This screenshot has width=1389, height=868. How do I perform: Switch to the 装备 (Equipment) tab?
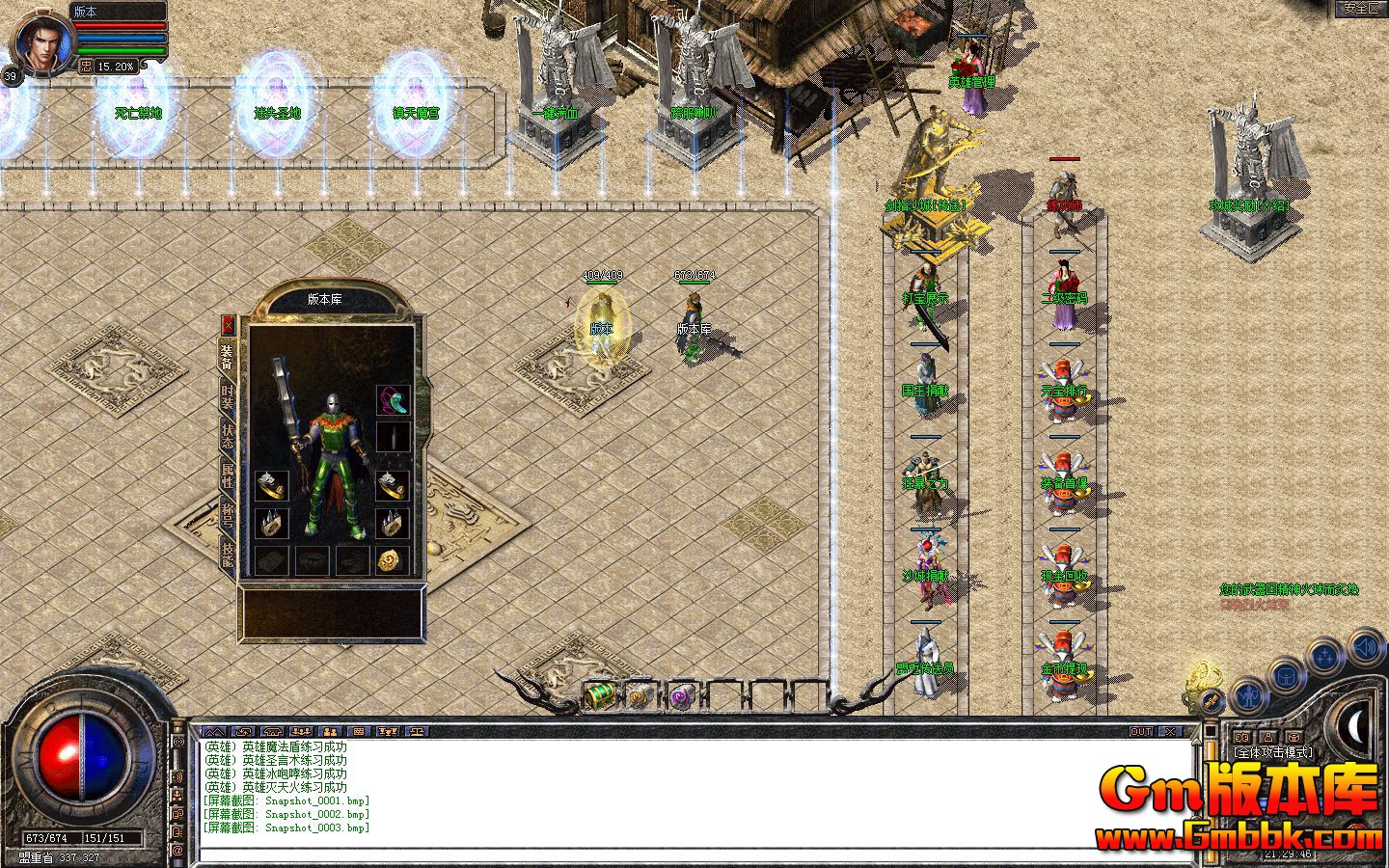click(228, 358)
